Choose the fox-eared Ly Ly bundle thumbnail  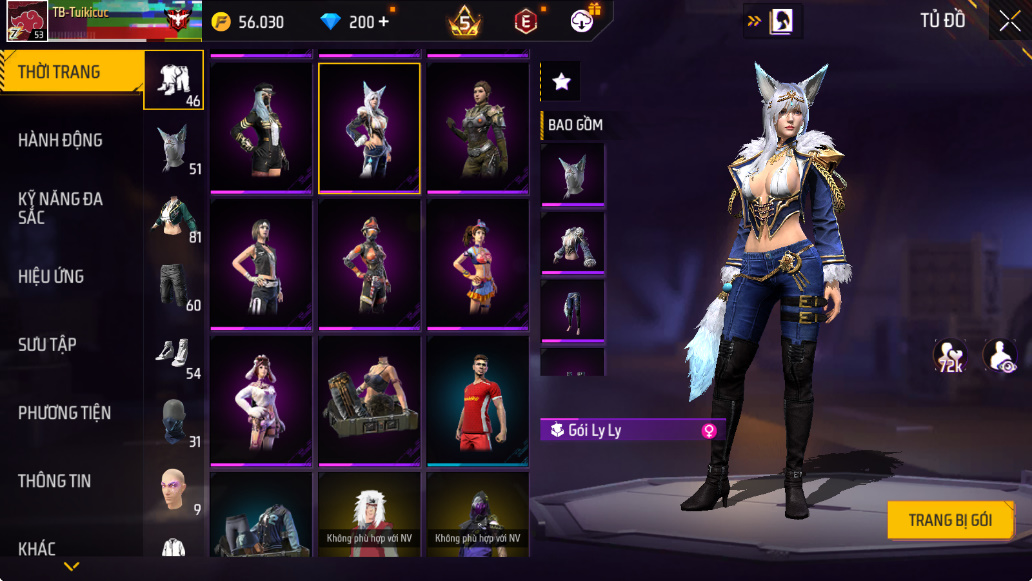coord(369,127)
